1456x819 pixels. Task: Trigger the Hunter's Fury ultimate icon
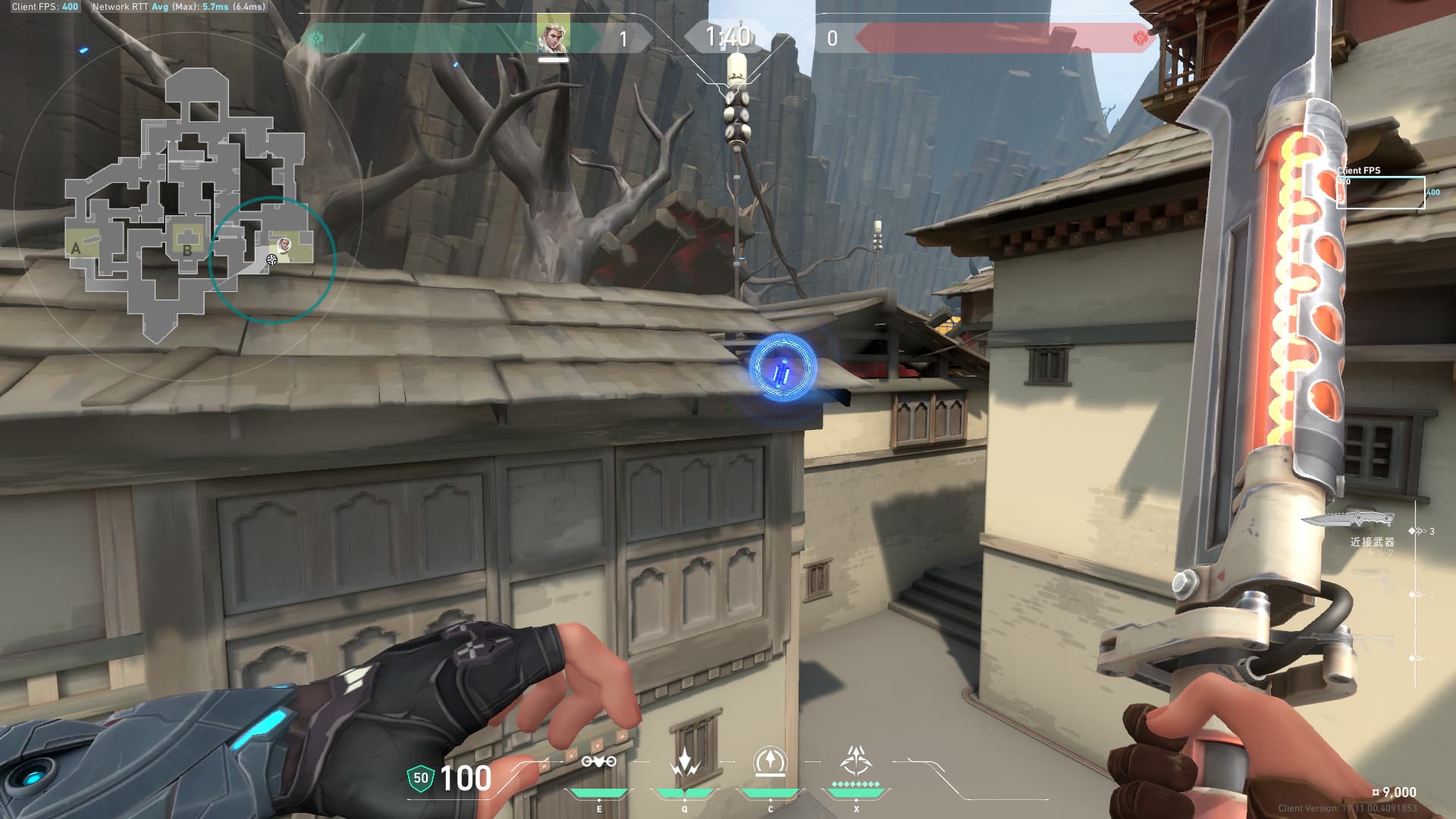(855, 762)
